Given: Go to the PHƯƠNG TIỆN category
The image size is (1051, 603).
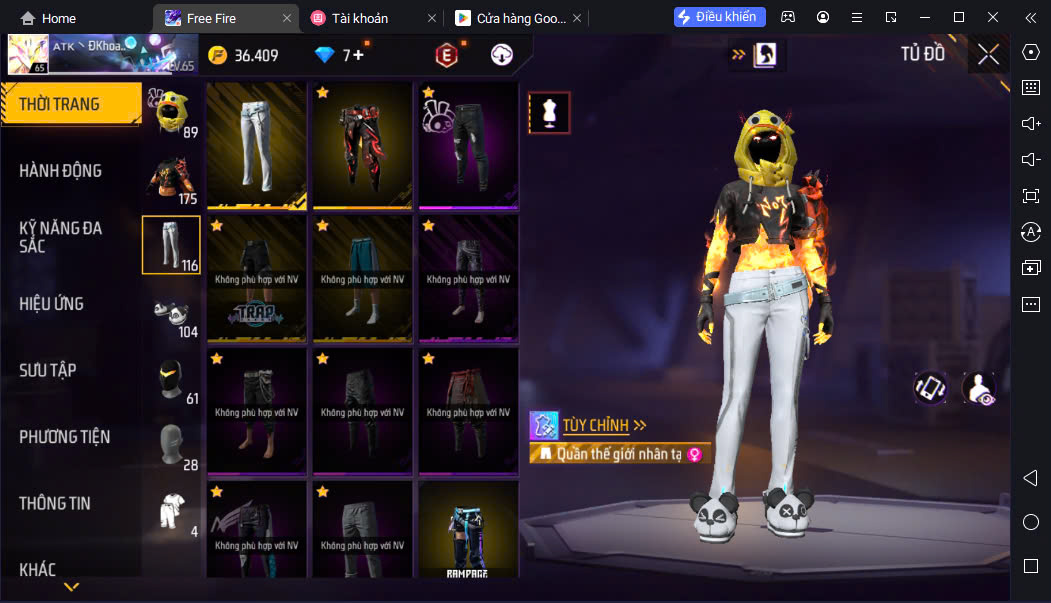Looking at the screenshot, I should [65, 437].
